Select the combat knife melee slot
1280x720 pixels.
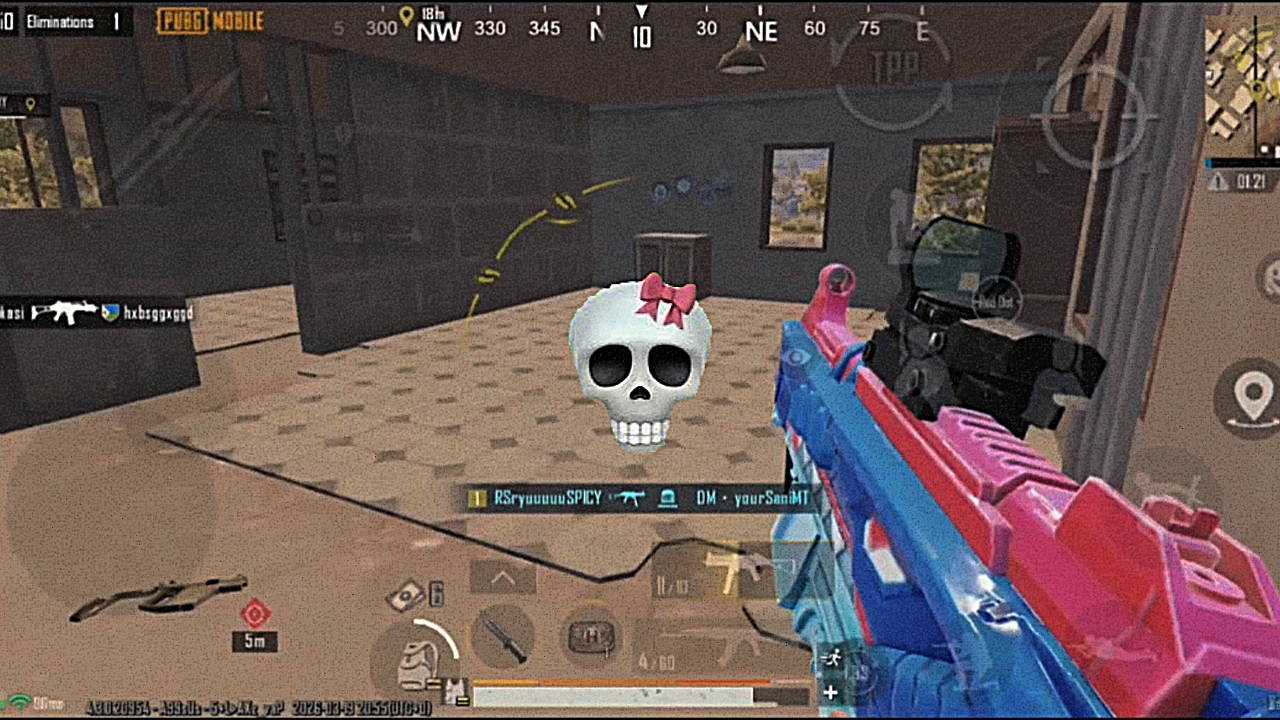(x=503, y=637)
